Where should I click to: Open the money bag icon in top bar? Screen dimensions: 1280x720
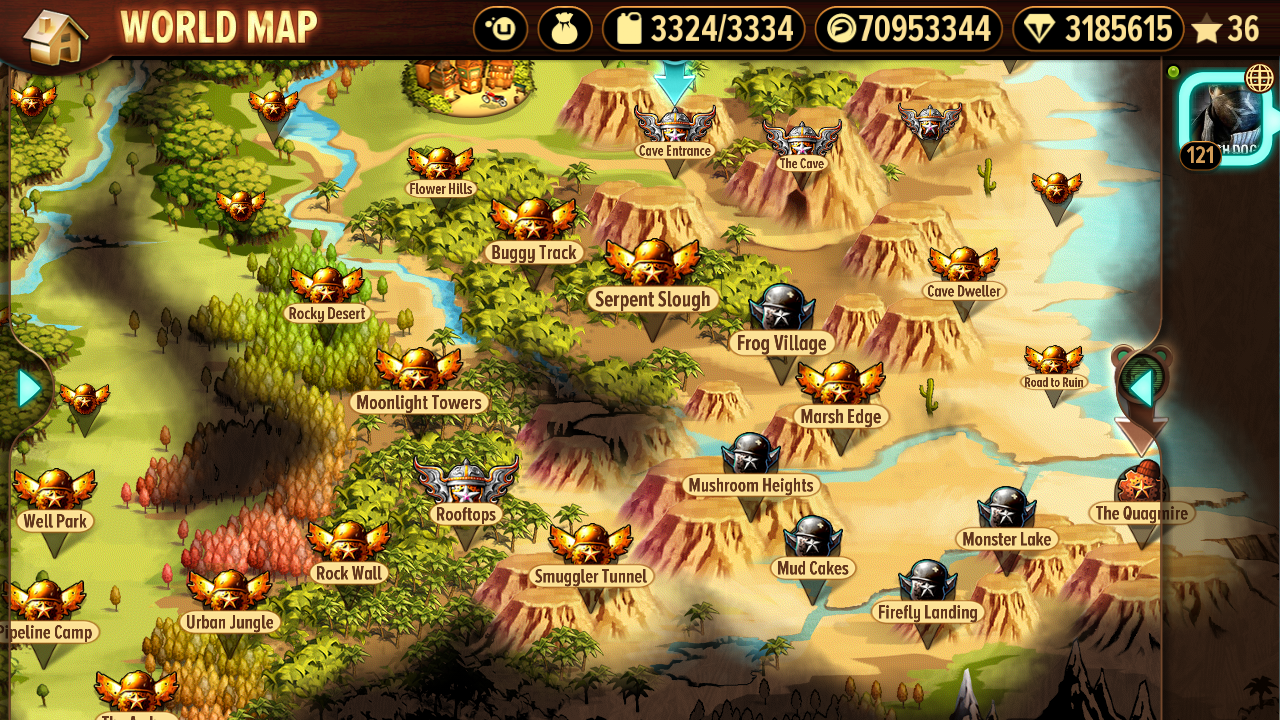[x=565, y=29]
